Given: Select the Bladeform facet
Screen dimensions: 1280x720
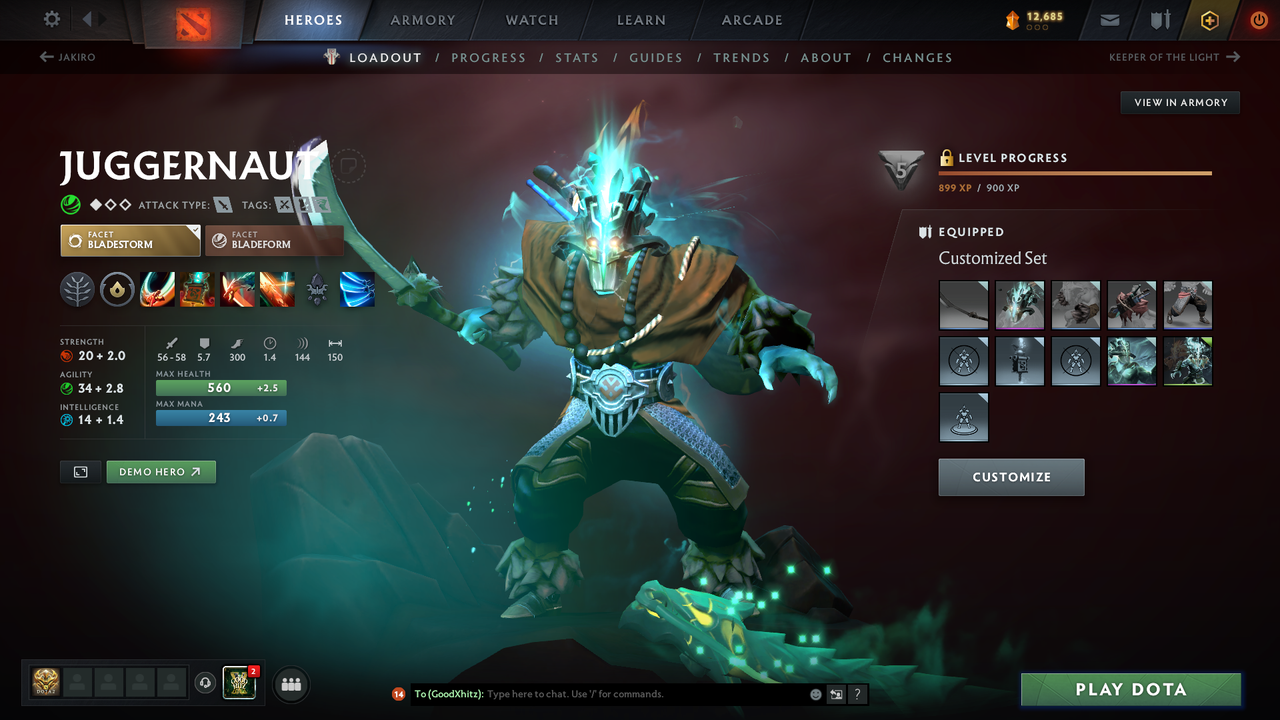Looking at the screenshot, I should [275, 240].
